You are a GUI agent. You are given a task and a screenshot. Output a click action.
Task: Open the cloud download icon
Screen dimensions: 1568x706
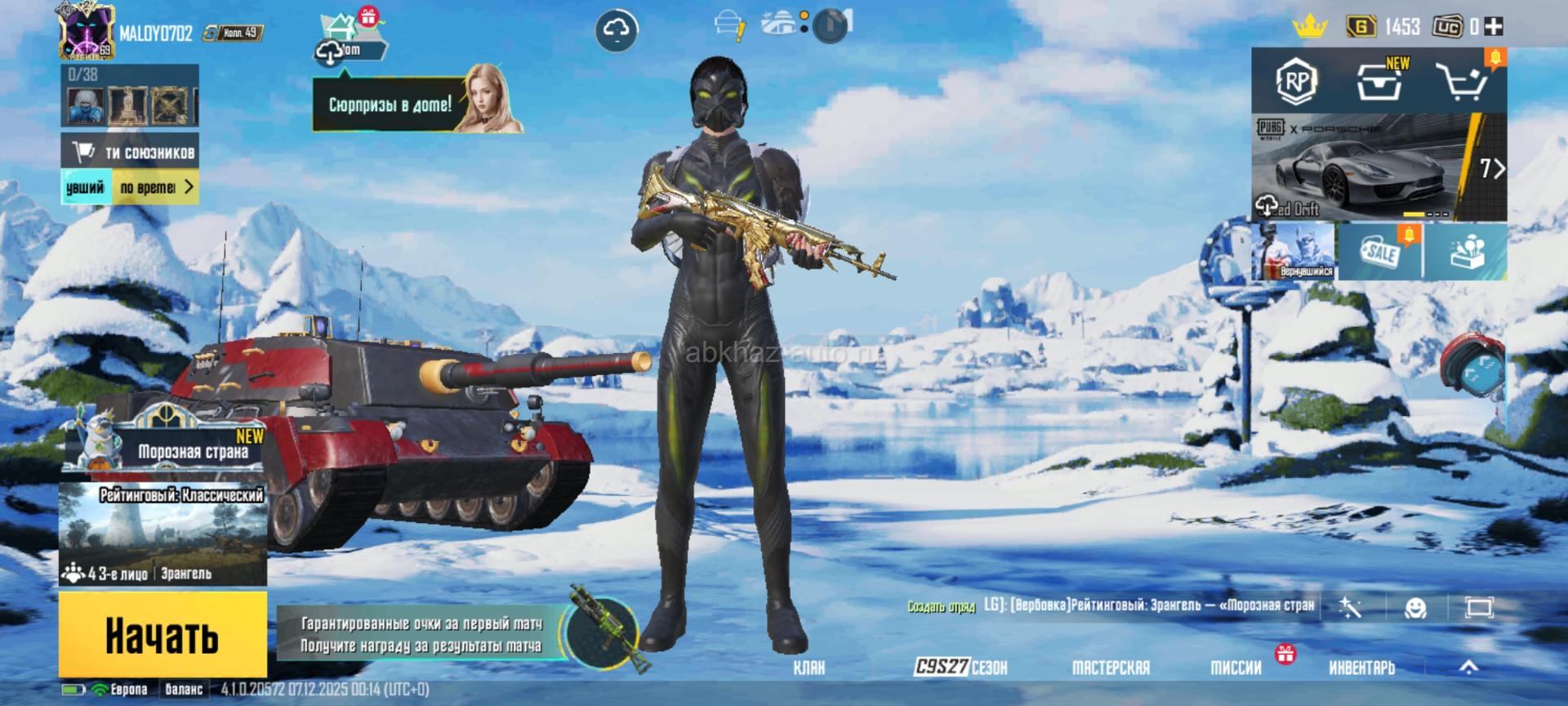tap(616, 30)
